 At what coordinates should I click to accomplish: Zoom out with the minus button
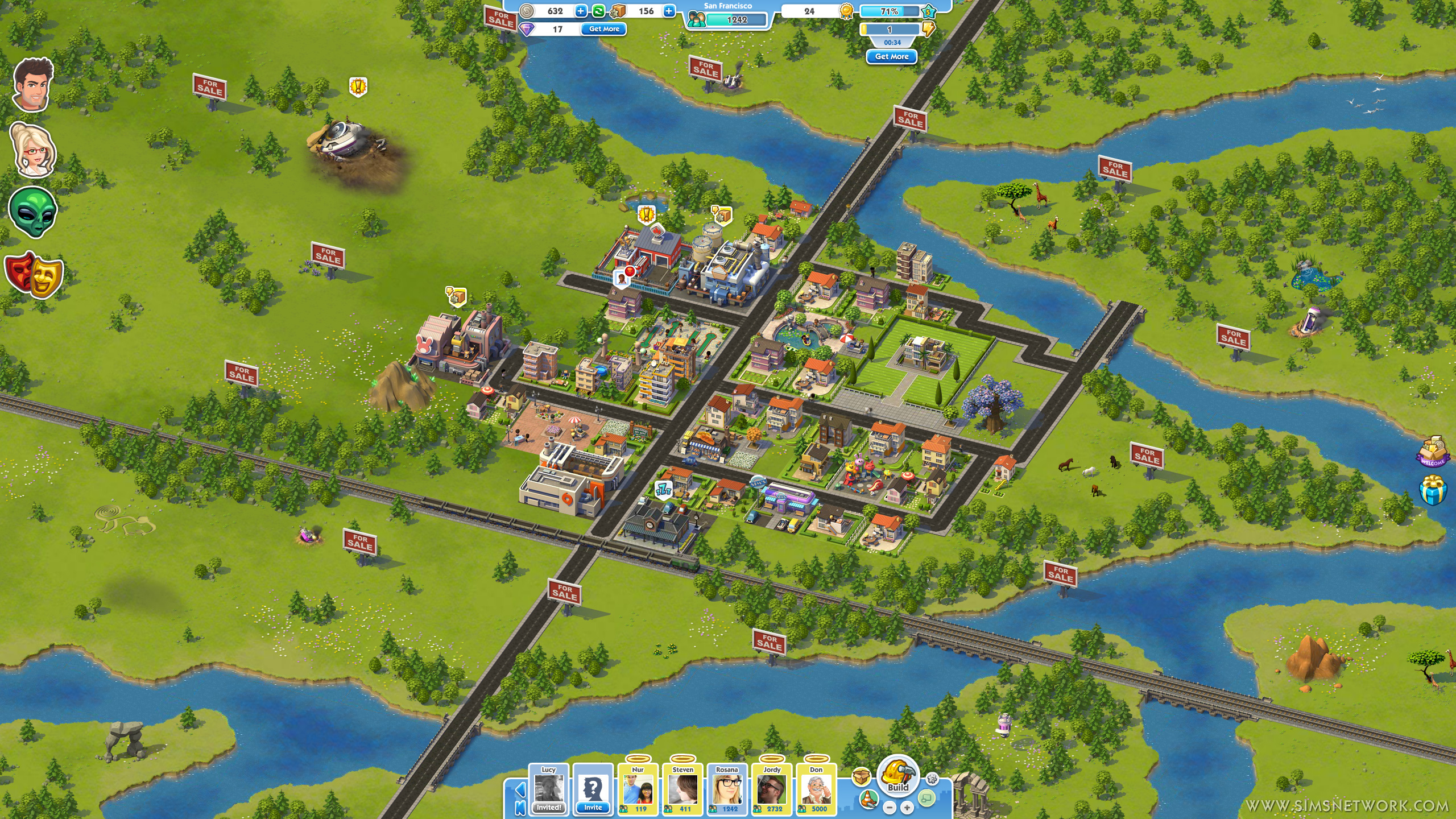[x=890, y=808]
